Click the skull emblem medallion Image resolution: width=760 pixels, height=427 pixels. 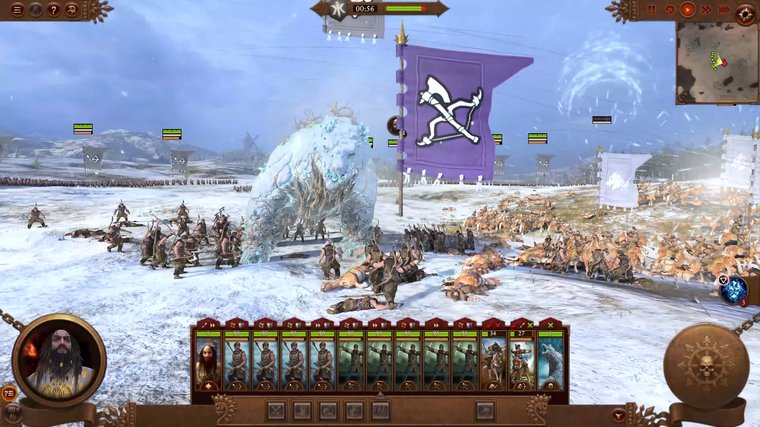click(x=706, y=366)
